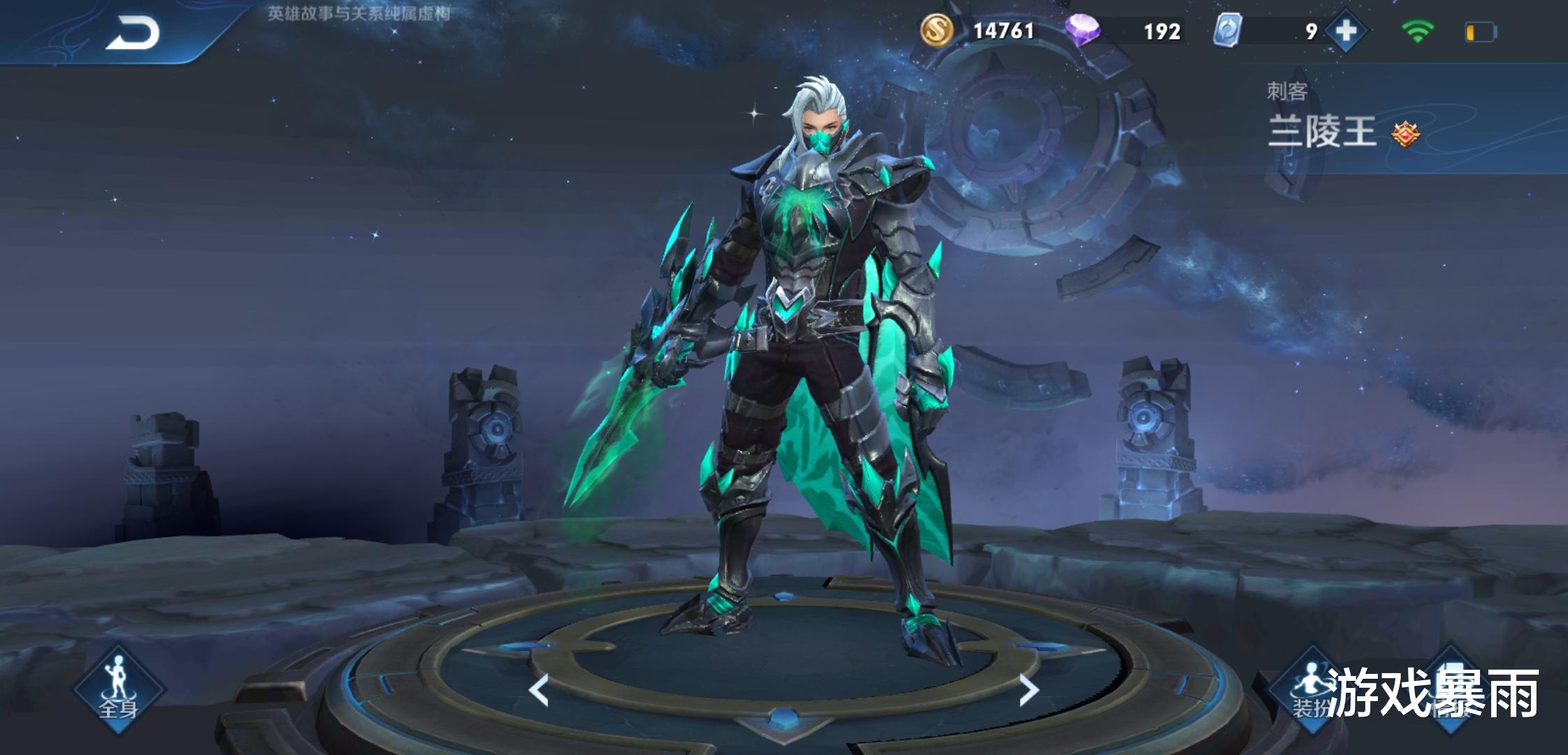The width and height of the screenshot is (1568, 755).
Task: Switch to the previous skin with left arrow
Action: coord(539,691)
